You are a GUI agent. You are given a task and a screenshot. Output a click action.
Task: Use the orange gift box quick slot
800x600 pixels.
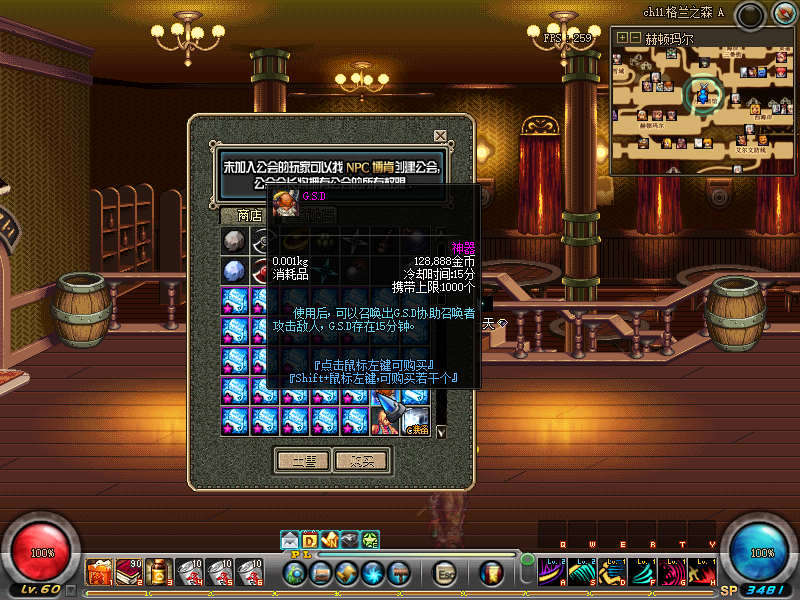100,572
